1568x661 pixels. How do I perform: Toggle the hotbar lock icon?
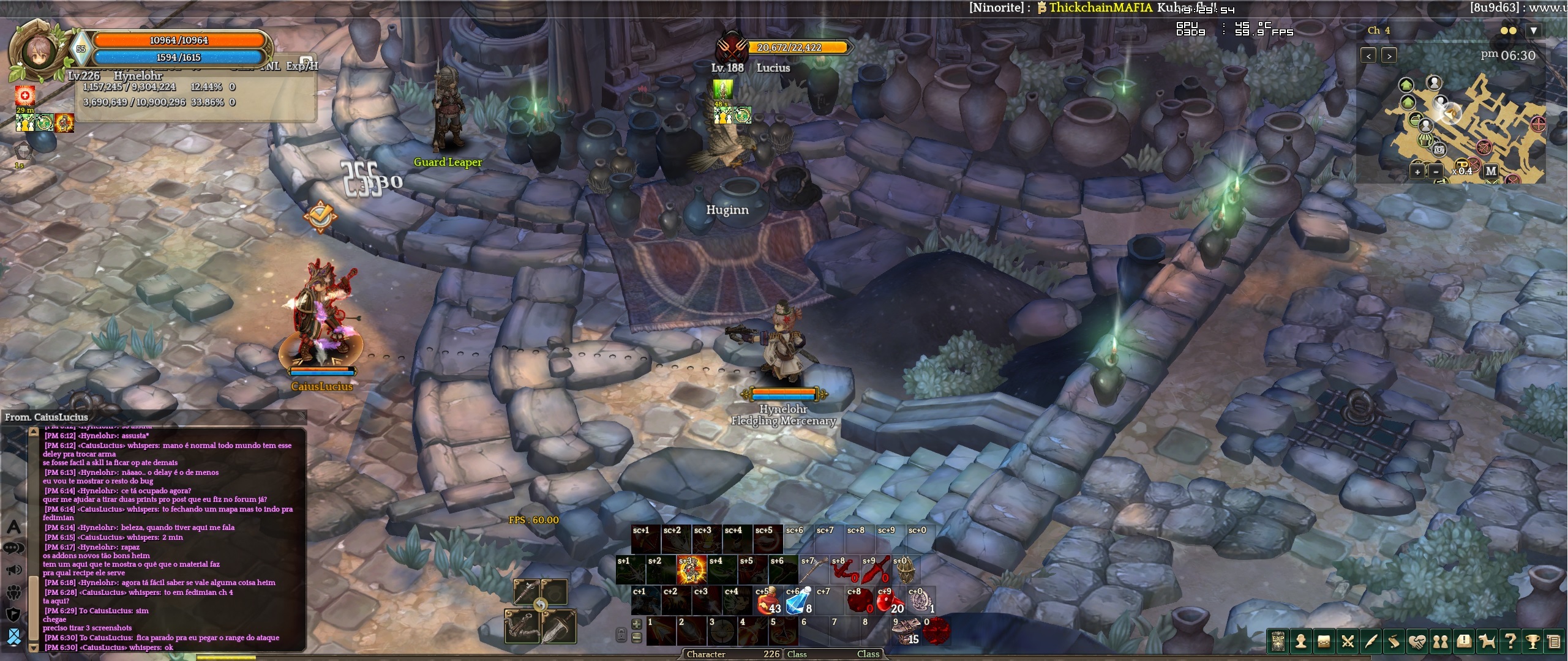(621, 635)
